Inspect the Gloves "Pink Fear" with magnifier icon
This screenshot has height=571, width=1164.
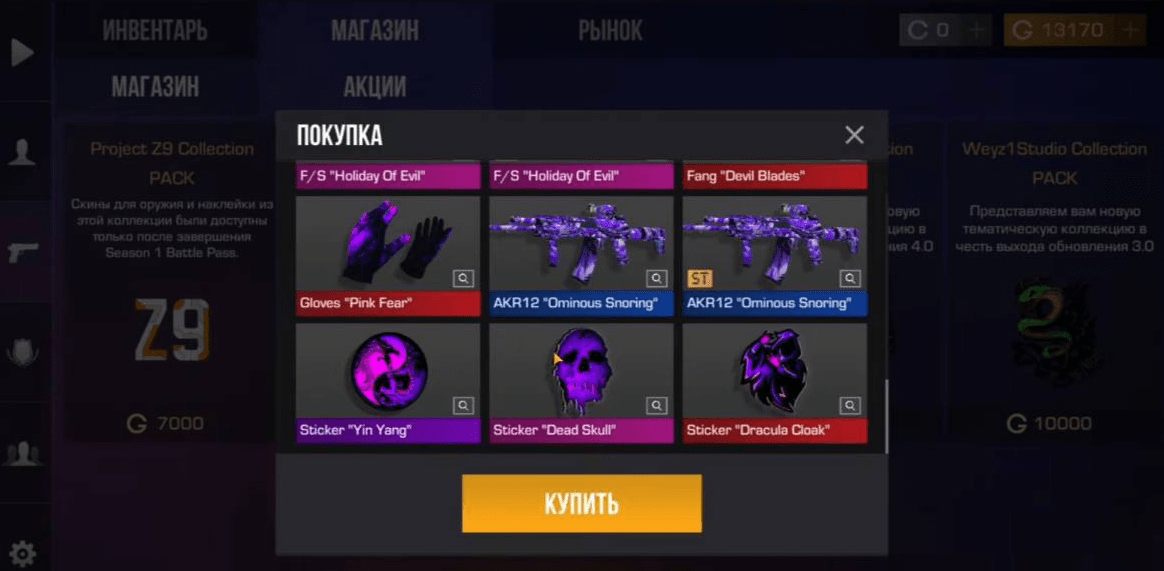tap(463, 279)
